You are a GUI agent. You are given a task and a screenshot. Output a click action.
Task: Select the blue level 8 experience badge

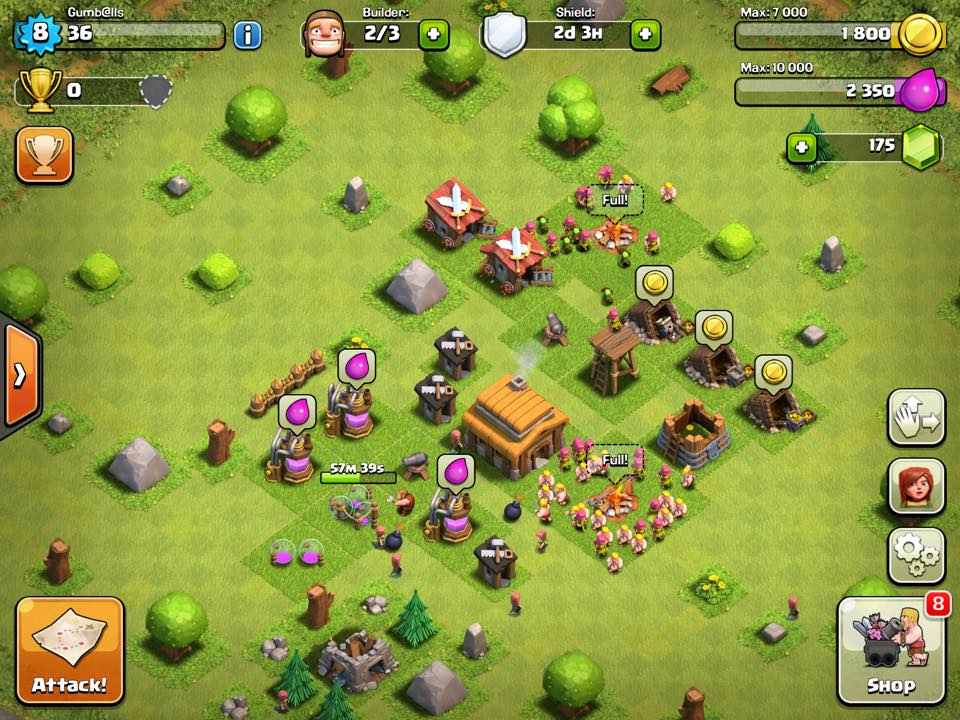(x=38, y=33)
